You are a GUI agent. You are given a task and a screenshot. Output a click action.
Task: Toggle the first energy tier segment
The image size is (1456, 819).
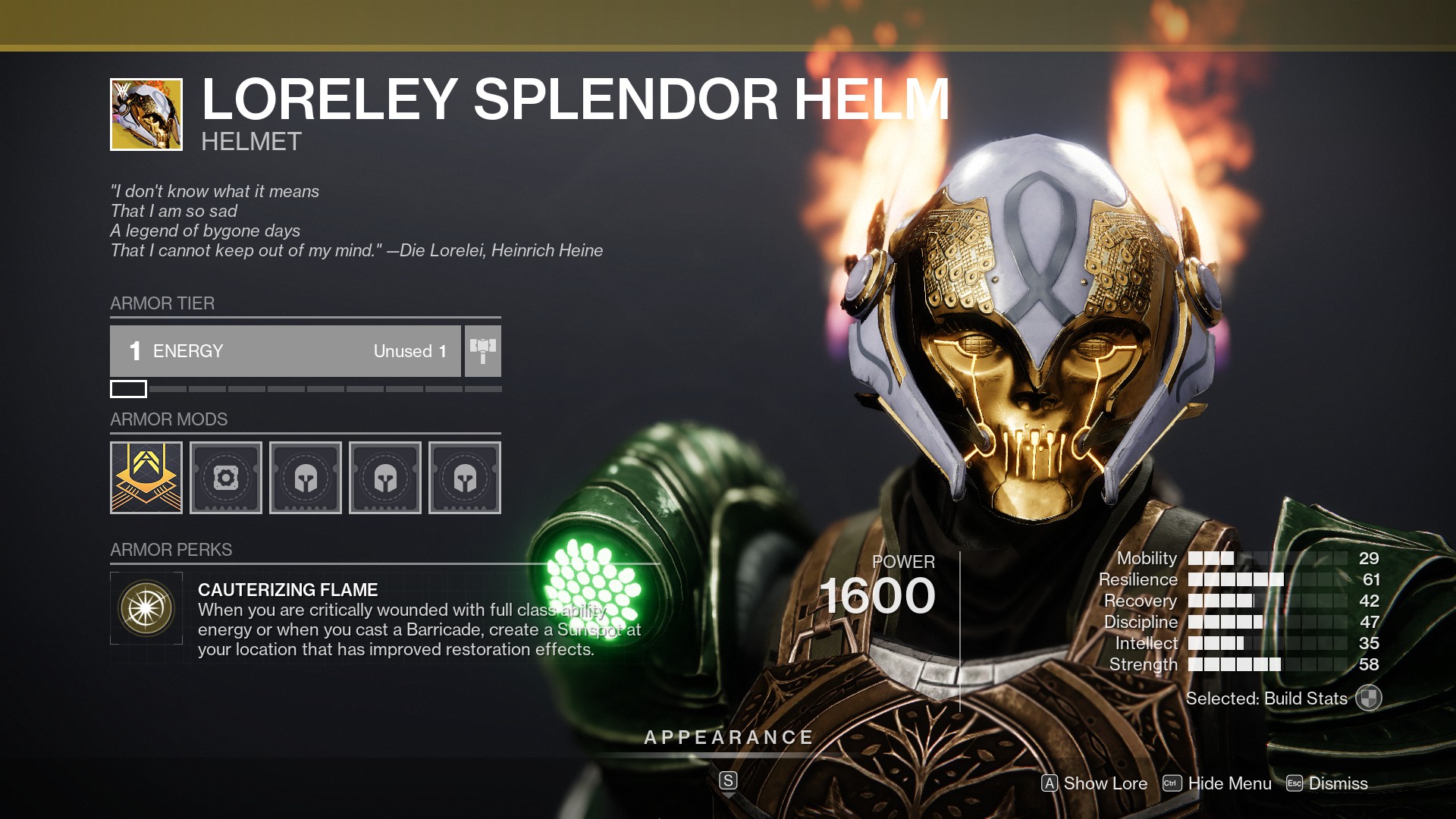click(129, 389)
